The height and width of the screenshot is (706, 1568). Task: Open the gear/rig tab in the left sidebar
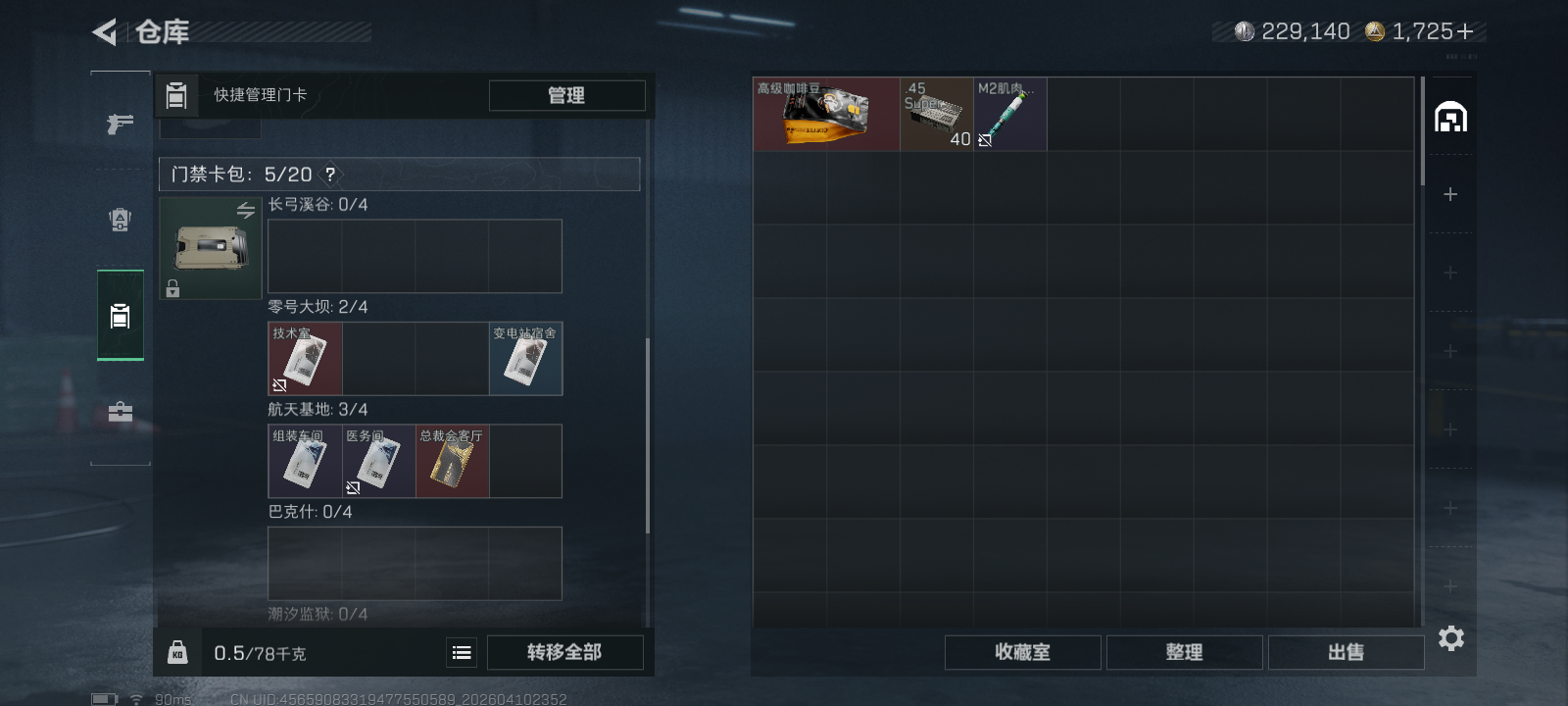tap(120, 220)
